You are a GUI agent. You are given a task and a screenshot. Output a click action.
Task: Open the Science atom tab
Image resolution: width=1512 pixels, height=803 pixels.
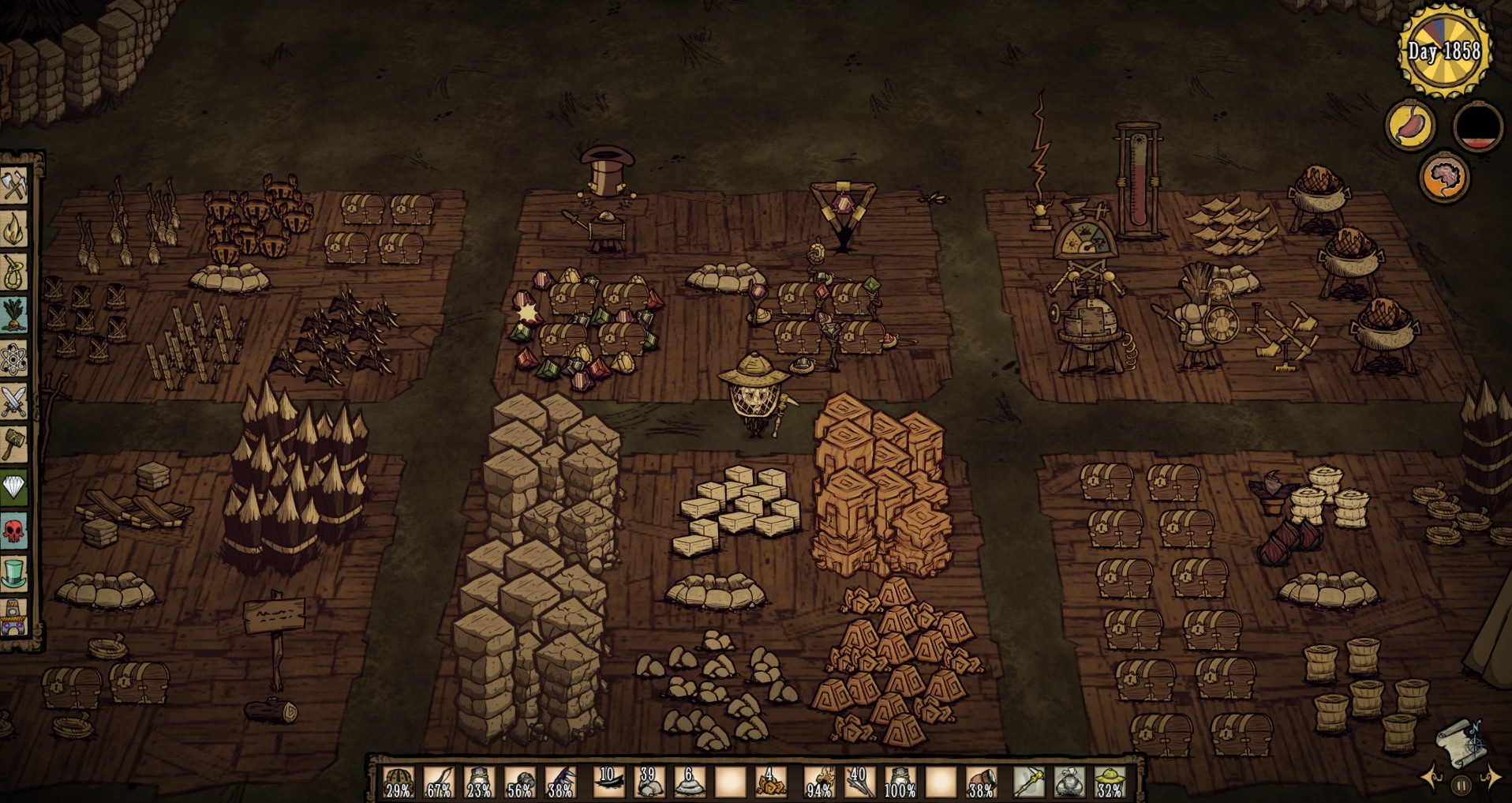click(14, 359)
